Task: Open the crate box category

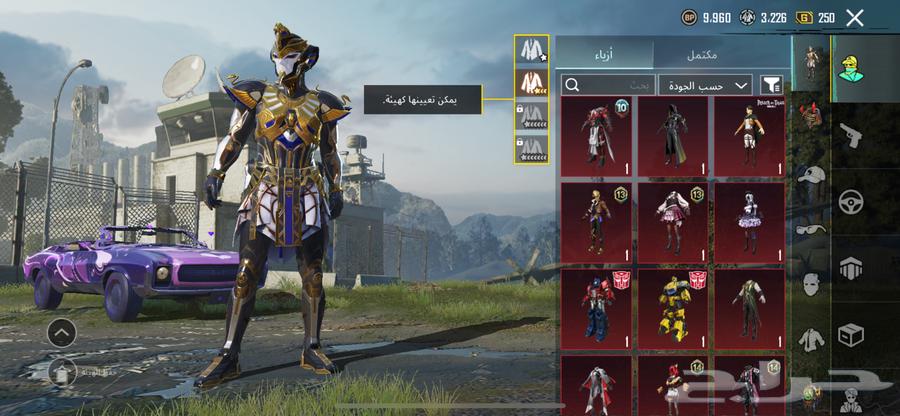Action: point(851,335)
